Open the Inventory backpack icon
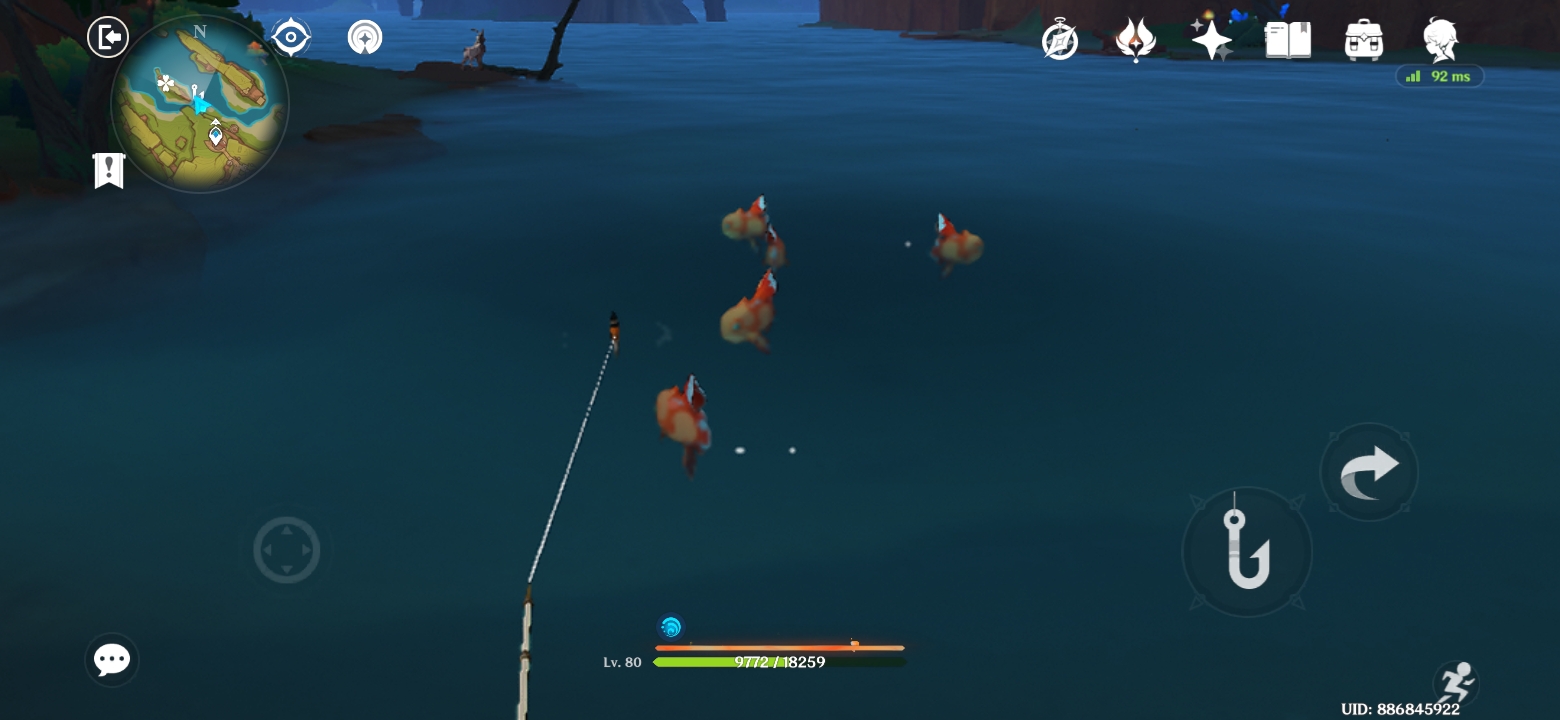 [1362, 40]
